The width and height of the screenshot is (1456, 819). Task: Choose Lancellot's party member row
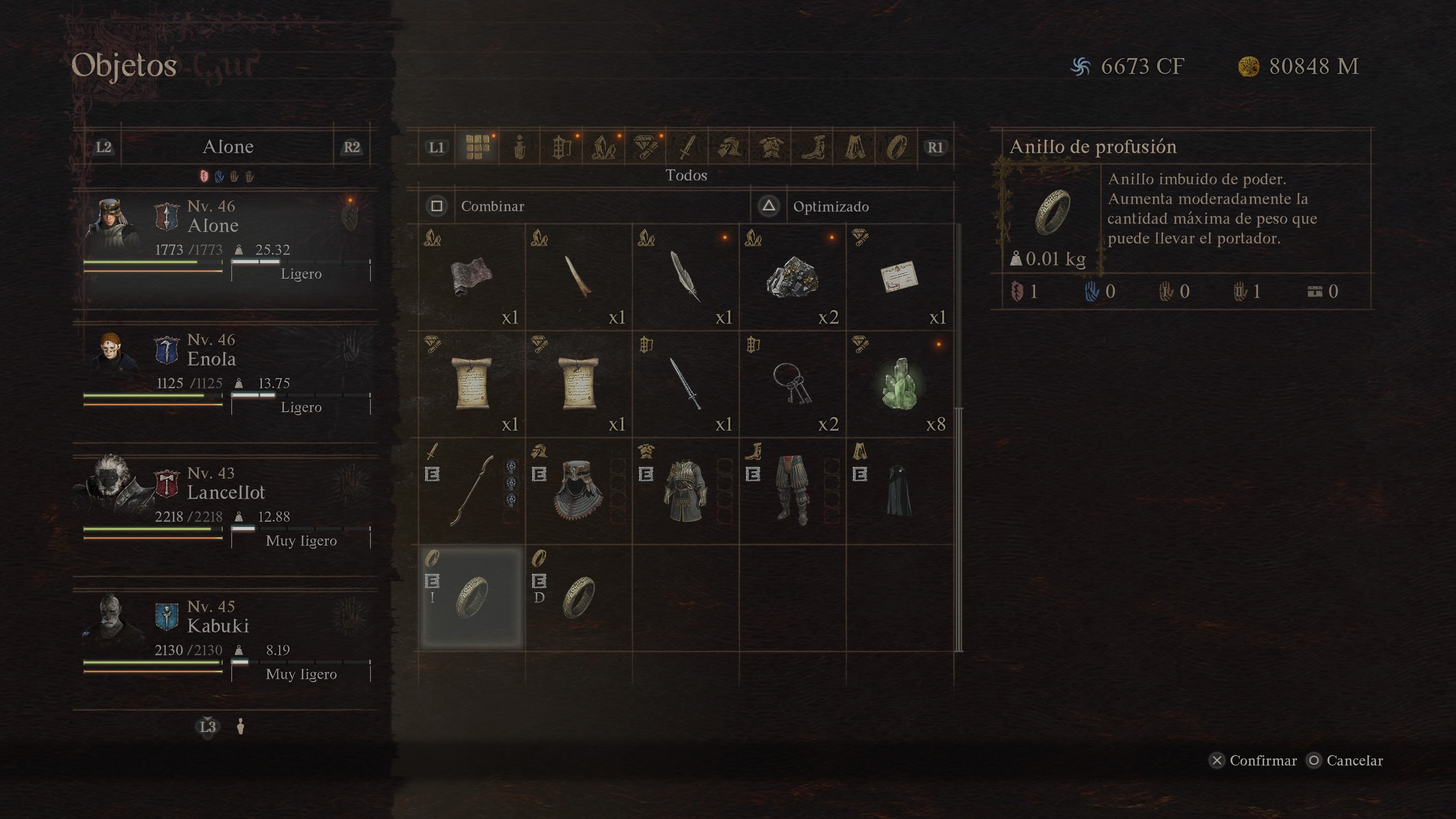coord(226,507)
